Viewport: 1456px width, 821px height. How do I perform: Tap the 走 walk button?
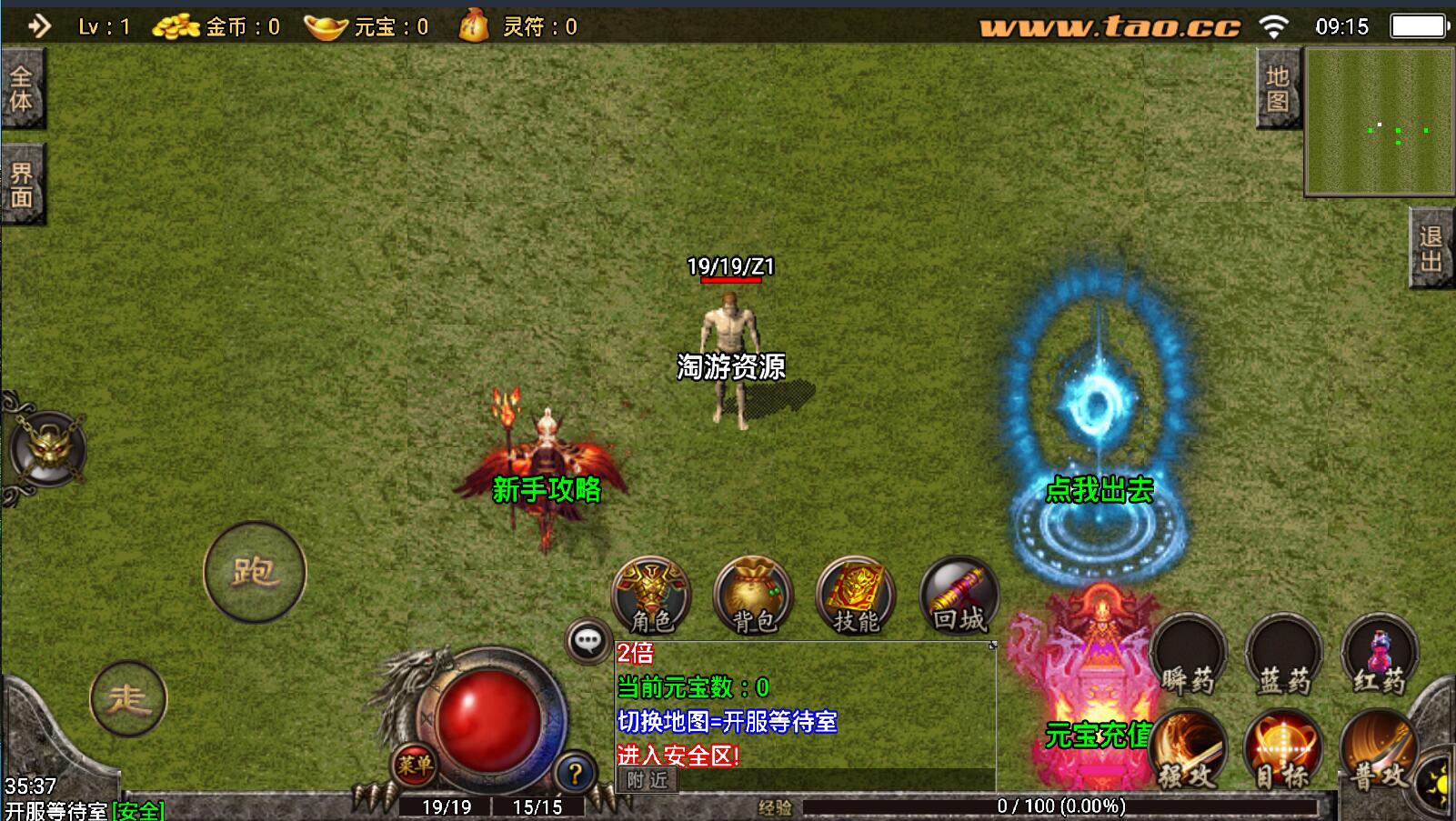click(x=128, y=698)
